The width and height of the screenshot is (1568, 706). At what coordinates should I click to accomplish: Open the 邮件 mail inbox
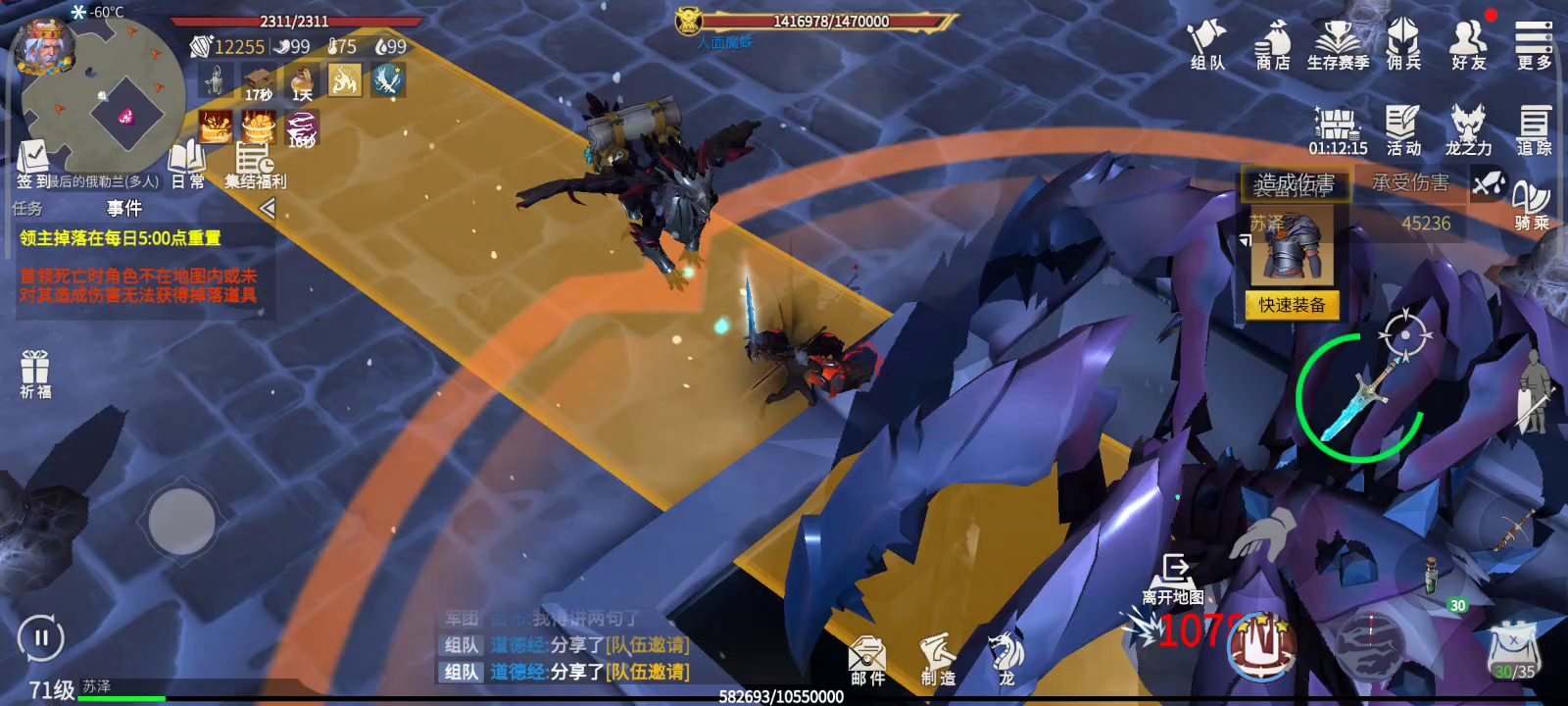point(867,659)
